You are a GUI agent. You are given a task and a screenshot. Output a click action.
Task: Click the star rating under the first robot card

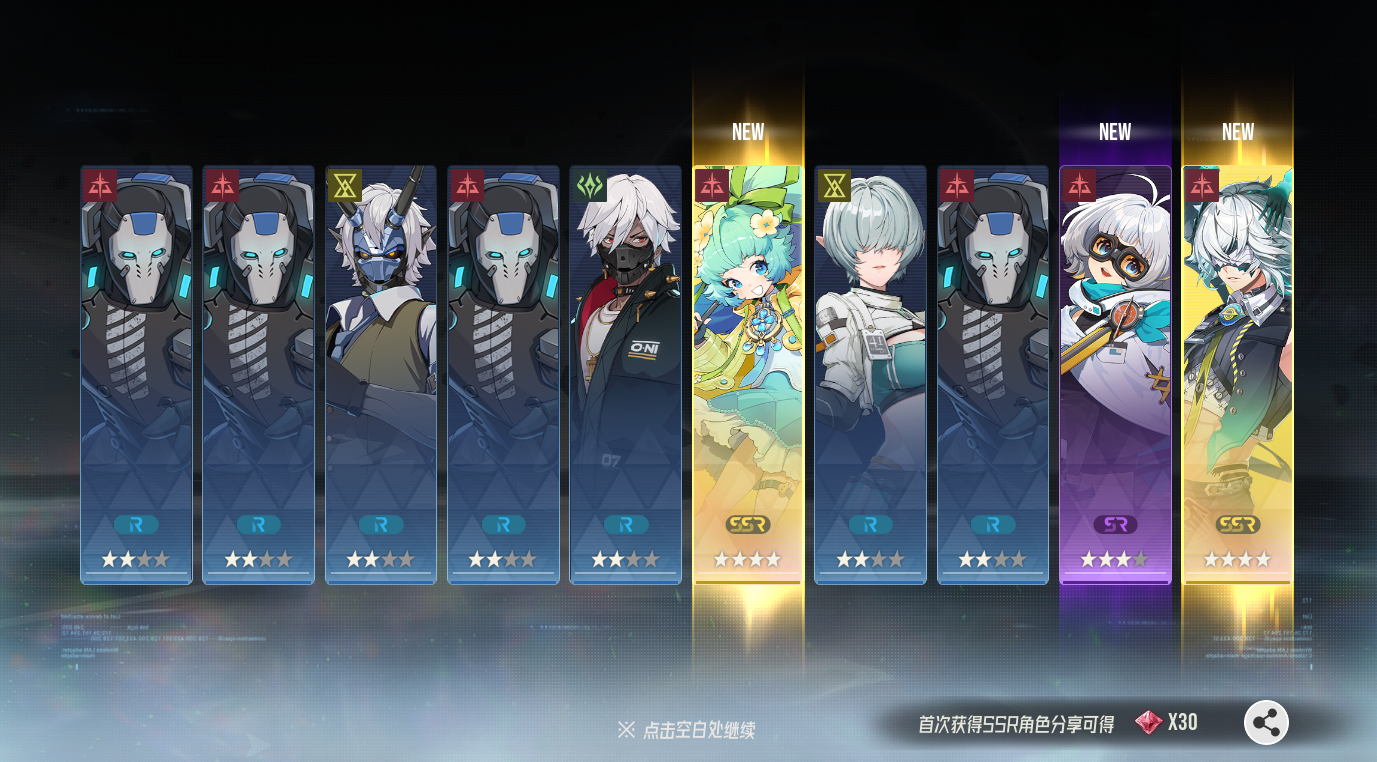tap(136, 560)
